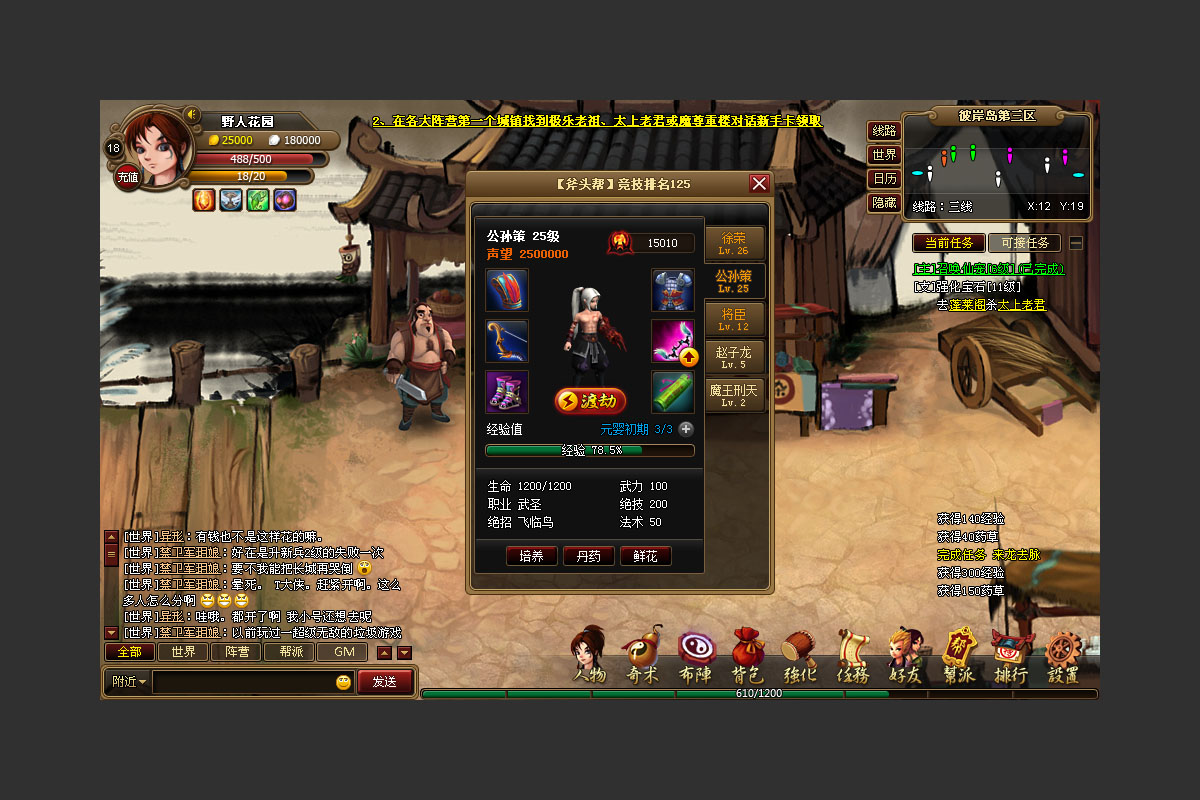Click the orange 渡劫 button

coord(590,401)
